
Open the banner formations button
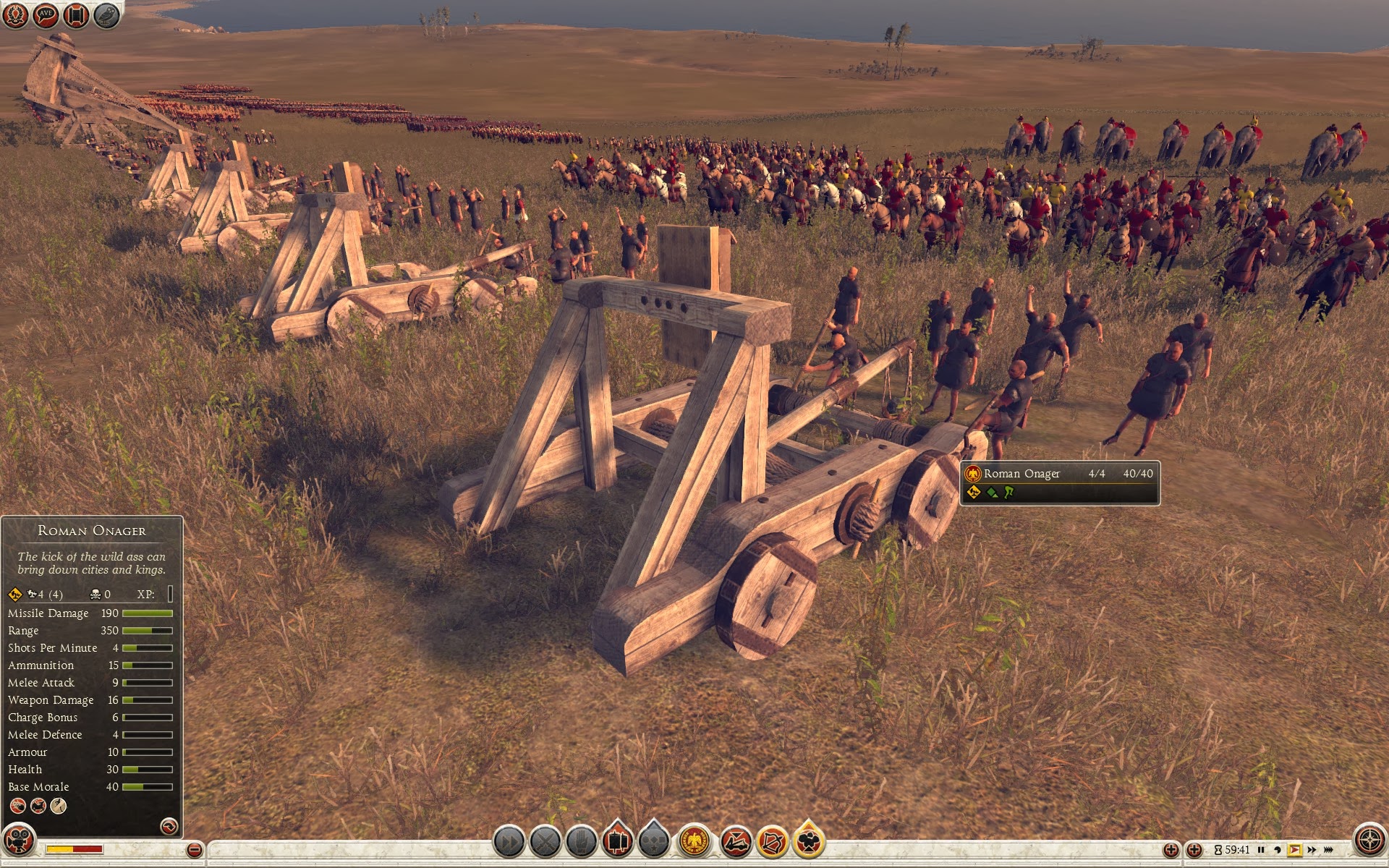point(618,841)
